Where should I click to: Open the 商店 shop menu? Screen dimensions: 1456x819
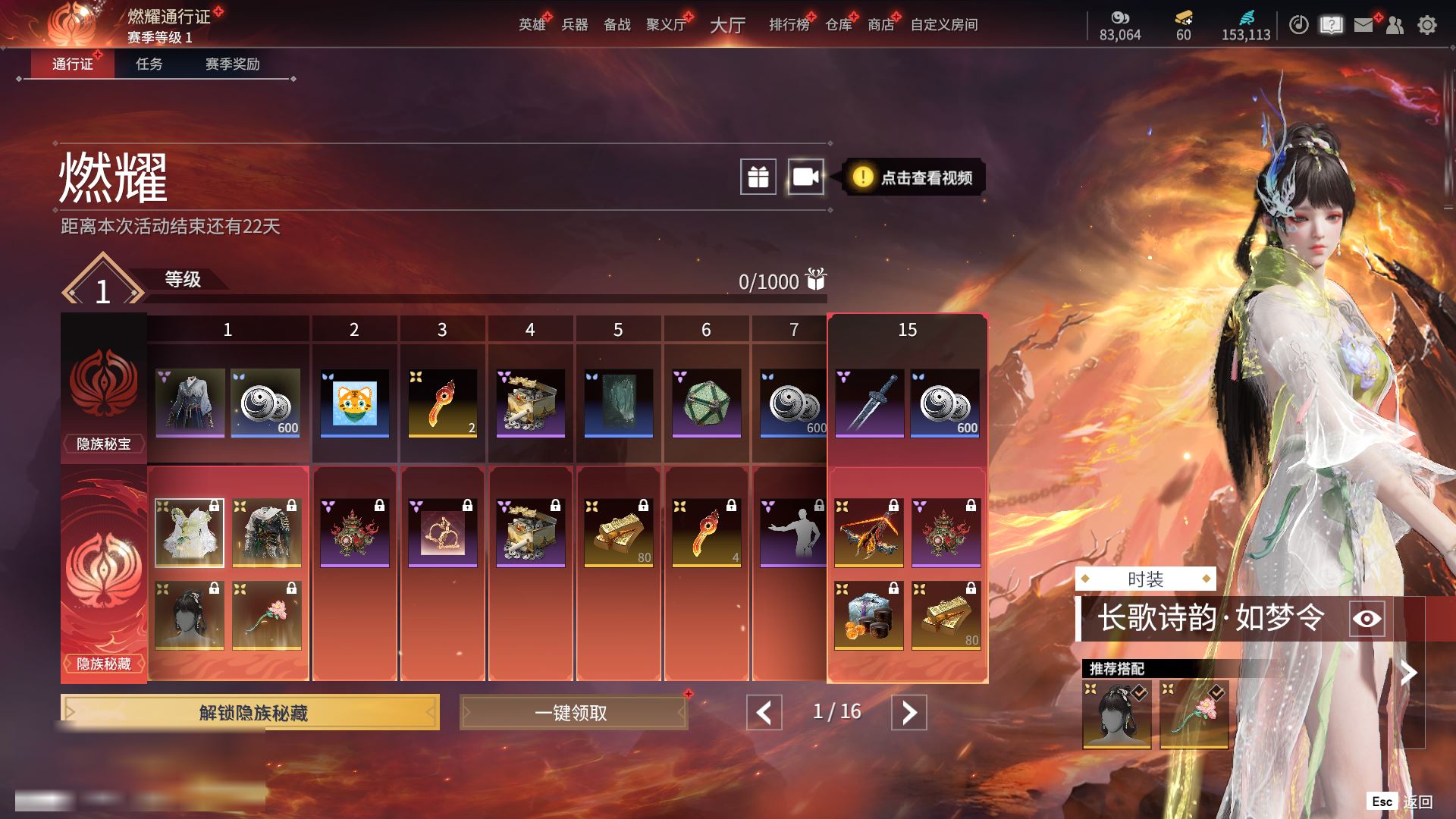[880, 25]
